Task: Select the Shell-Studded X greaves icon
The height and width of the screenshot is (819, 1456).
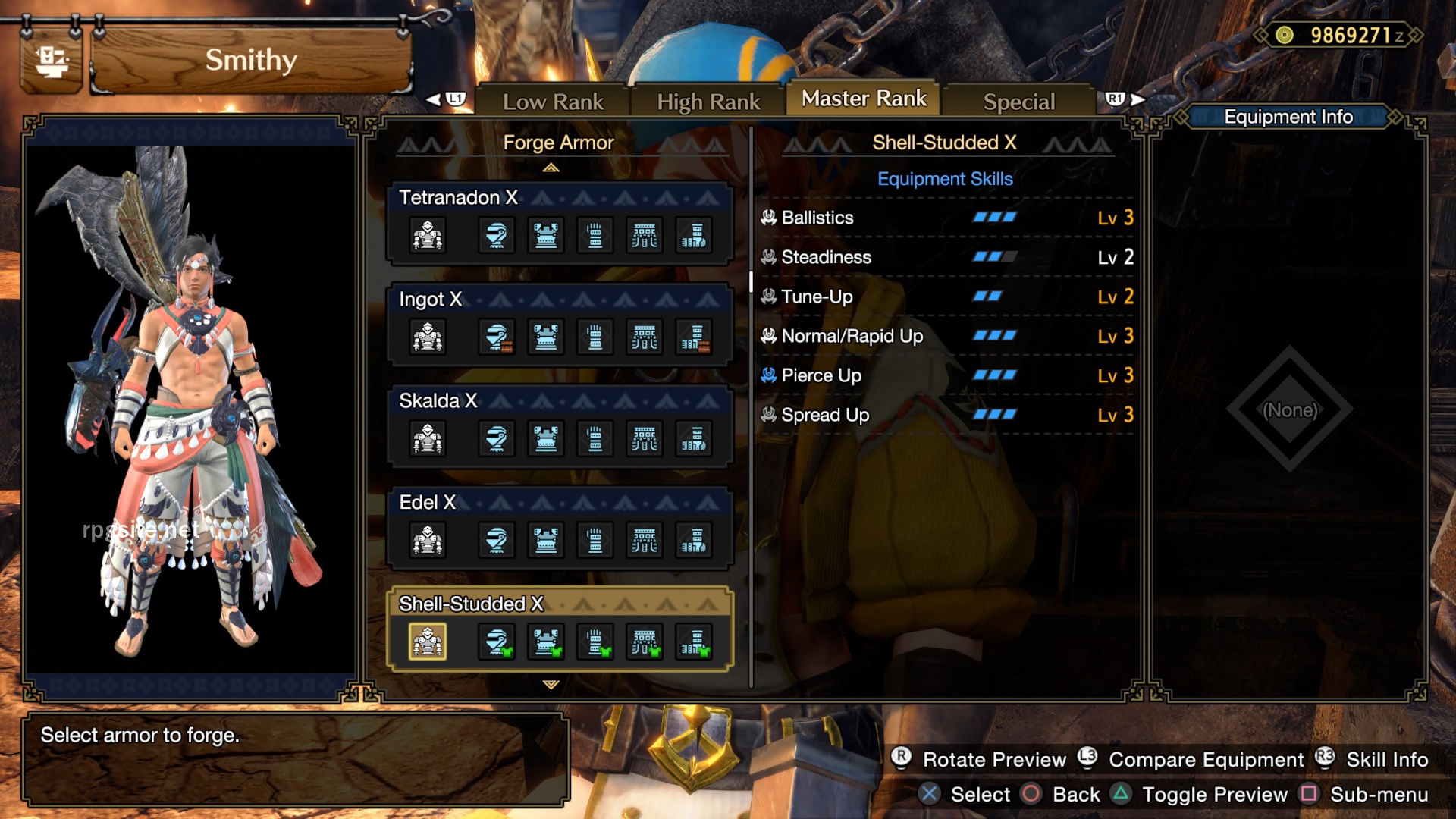Action: coord(694,641)
